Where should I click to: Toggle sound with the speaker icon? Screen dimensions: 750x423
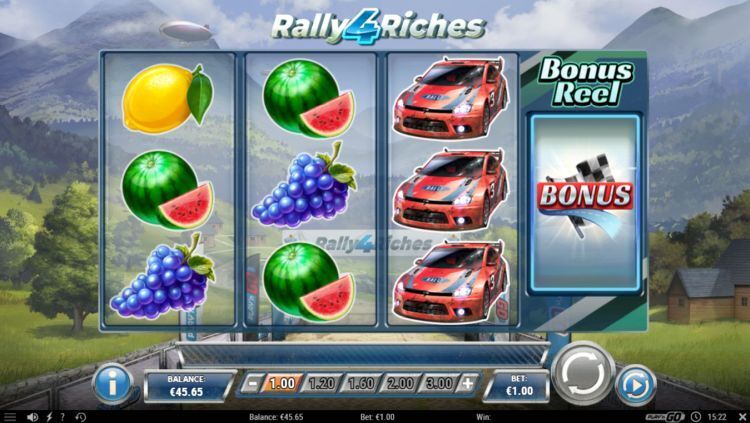click(33, 416)
